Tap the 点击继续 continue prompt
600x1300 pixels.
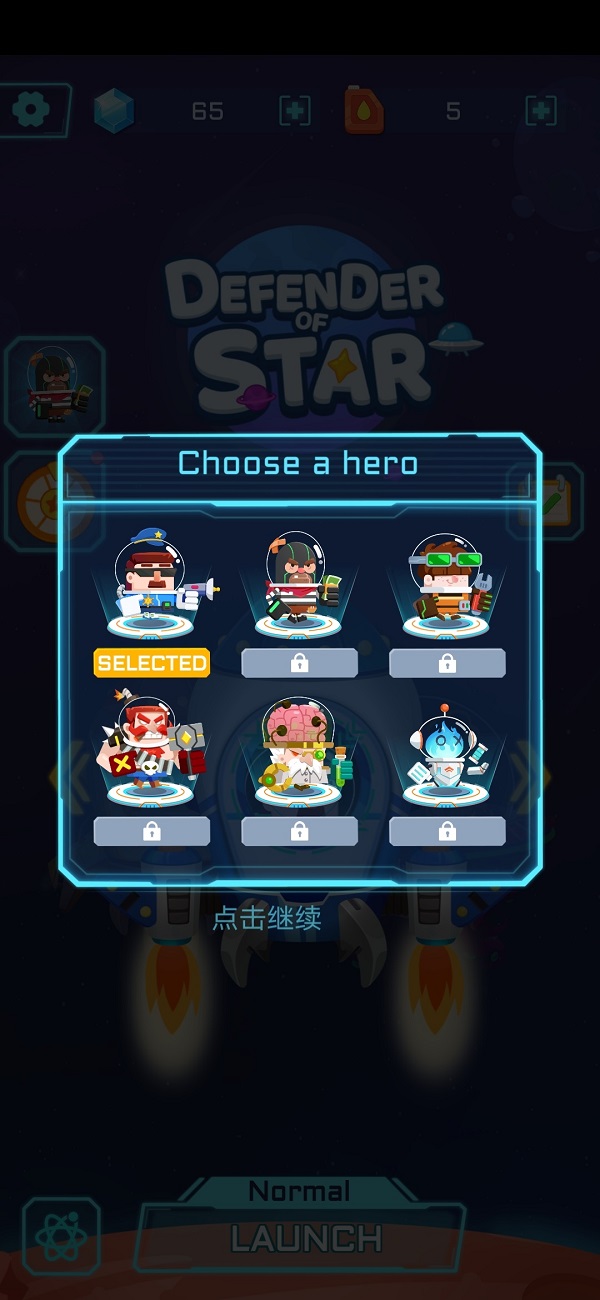tap(267, 919)
